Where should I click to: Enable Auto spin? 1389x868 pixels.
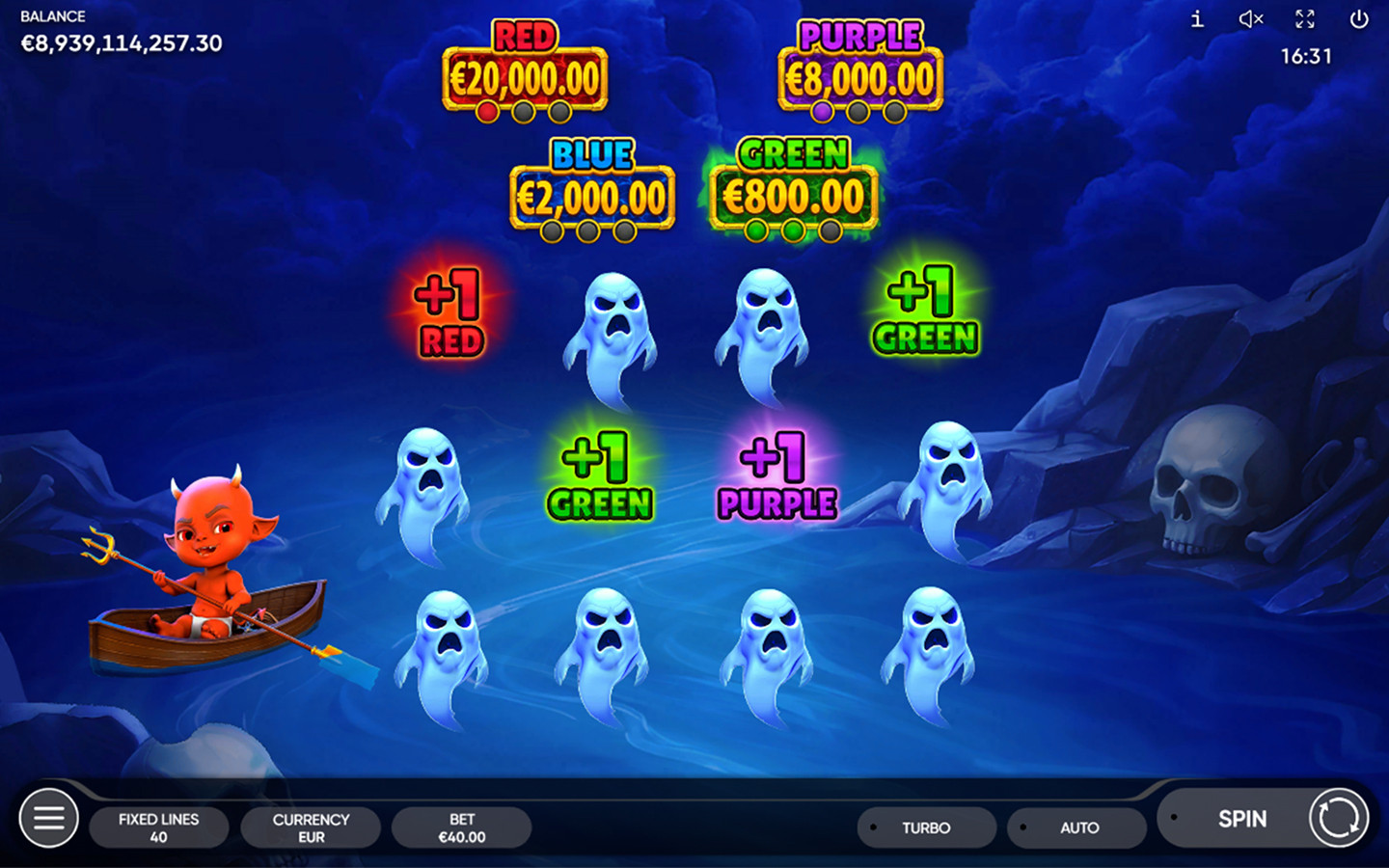[1077, 827]
